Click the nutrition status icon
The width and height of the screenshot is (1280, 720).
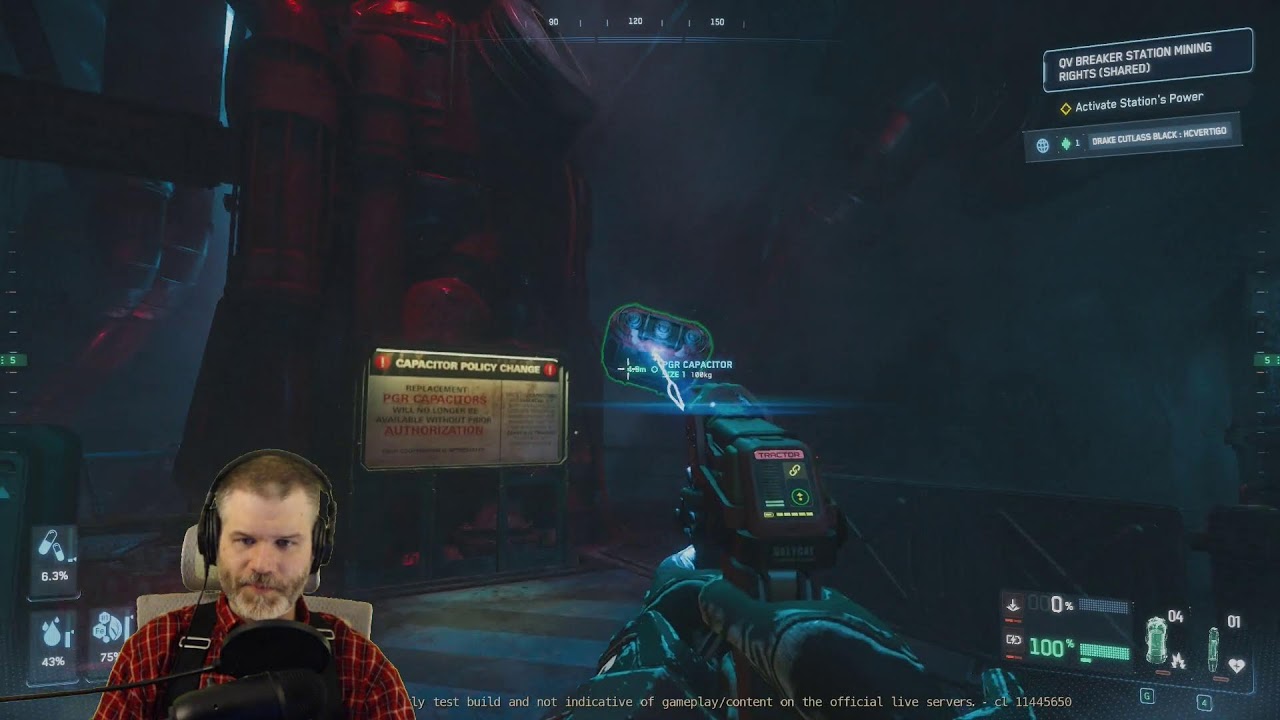[x=107, y=628]
